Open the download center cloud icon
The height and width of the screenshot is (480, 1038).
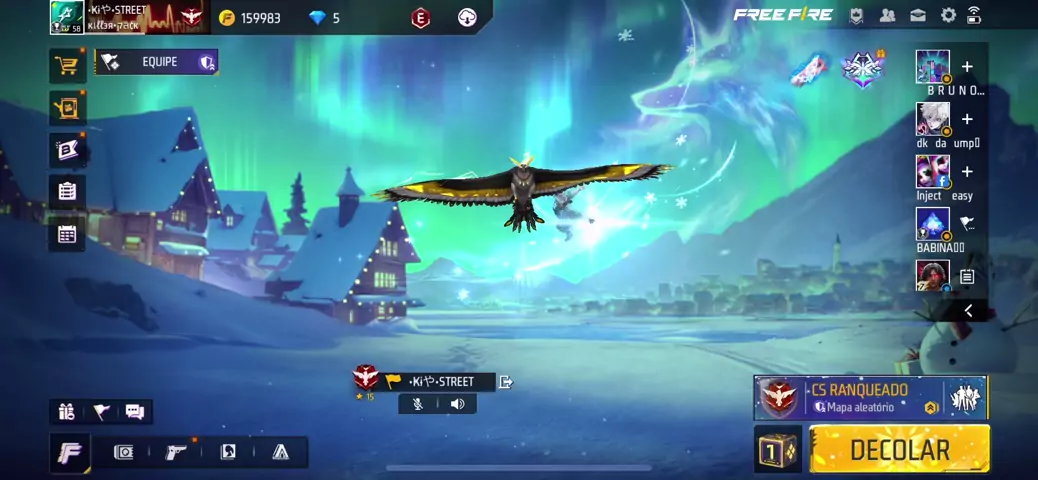[x=467, y=17]
